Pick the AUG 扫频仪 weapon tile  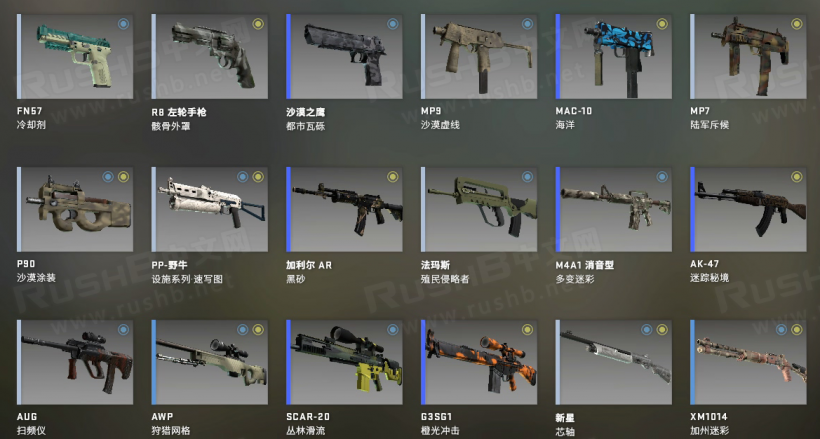click(x=75, y=362)
